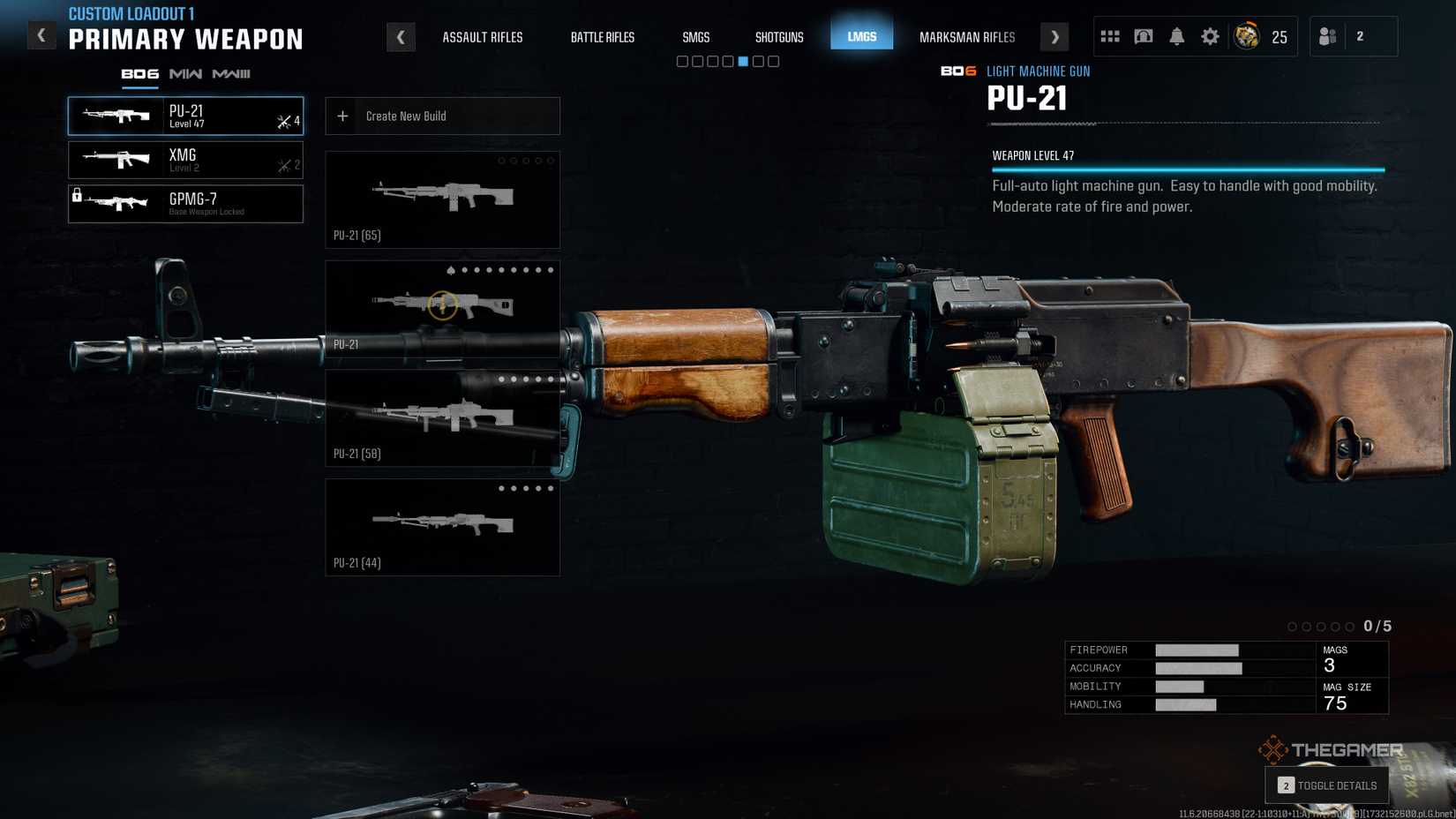The image size is (1456, 819).
Task: Click the CoD Points counter icon
Action: coord(1247,36)
